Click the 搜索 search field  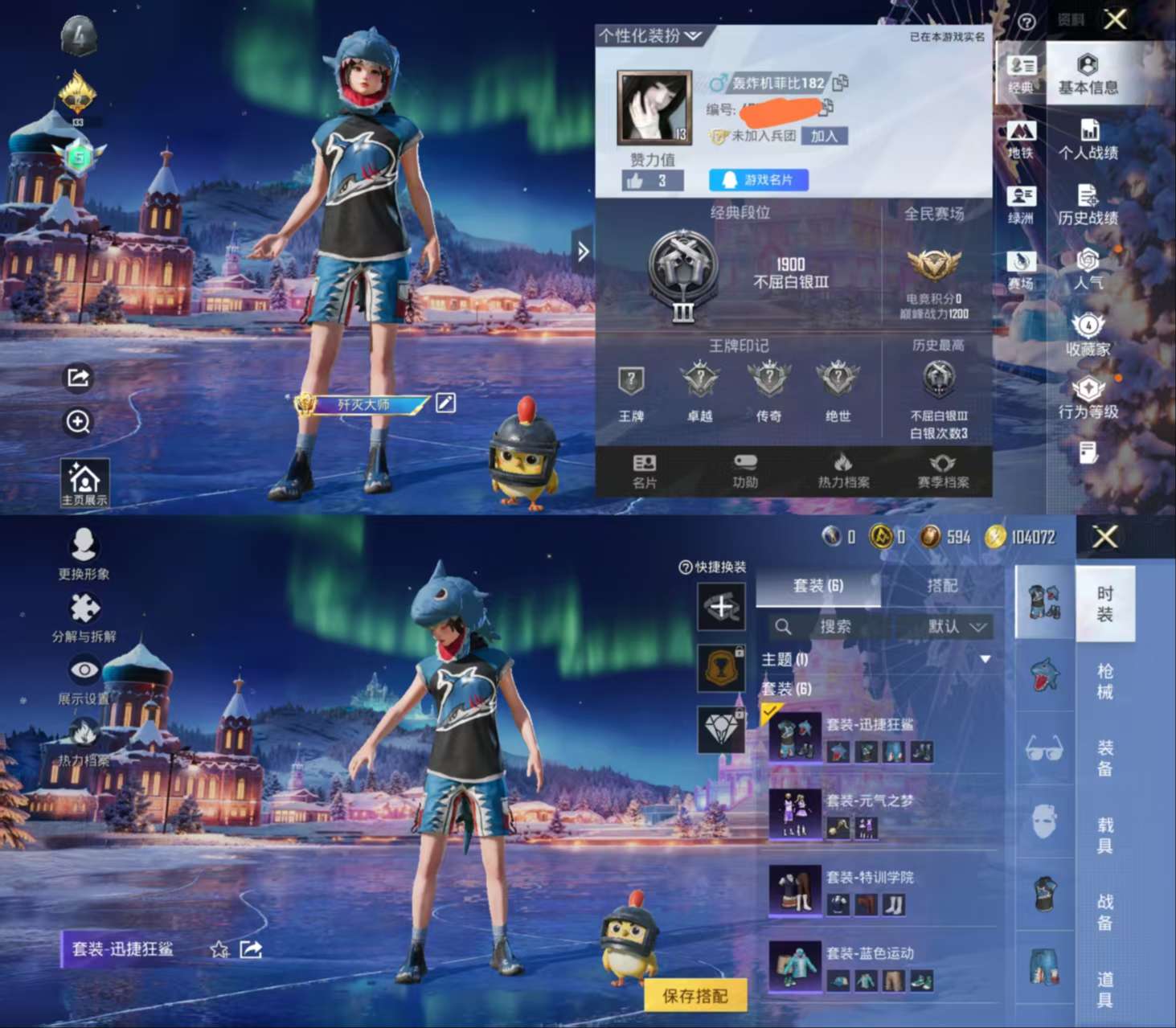[x=834, y=627]
